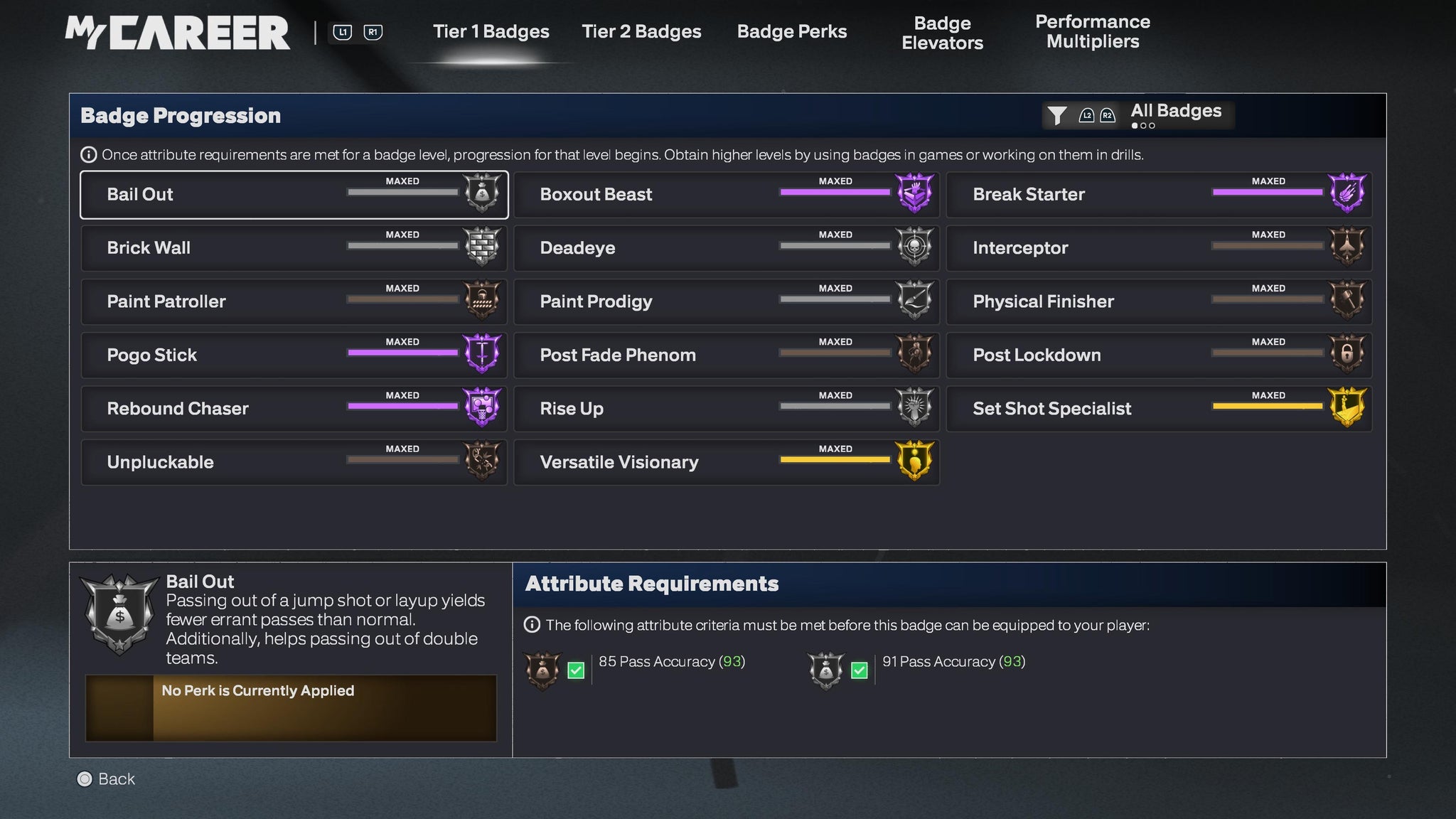Switch to the Tier 2 Badges tab

coord(641,32)
